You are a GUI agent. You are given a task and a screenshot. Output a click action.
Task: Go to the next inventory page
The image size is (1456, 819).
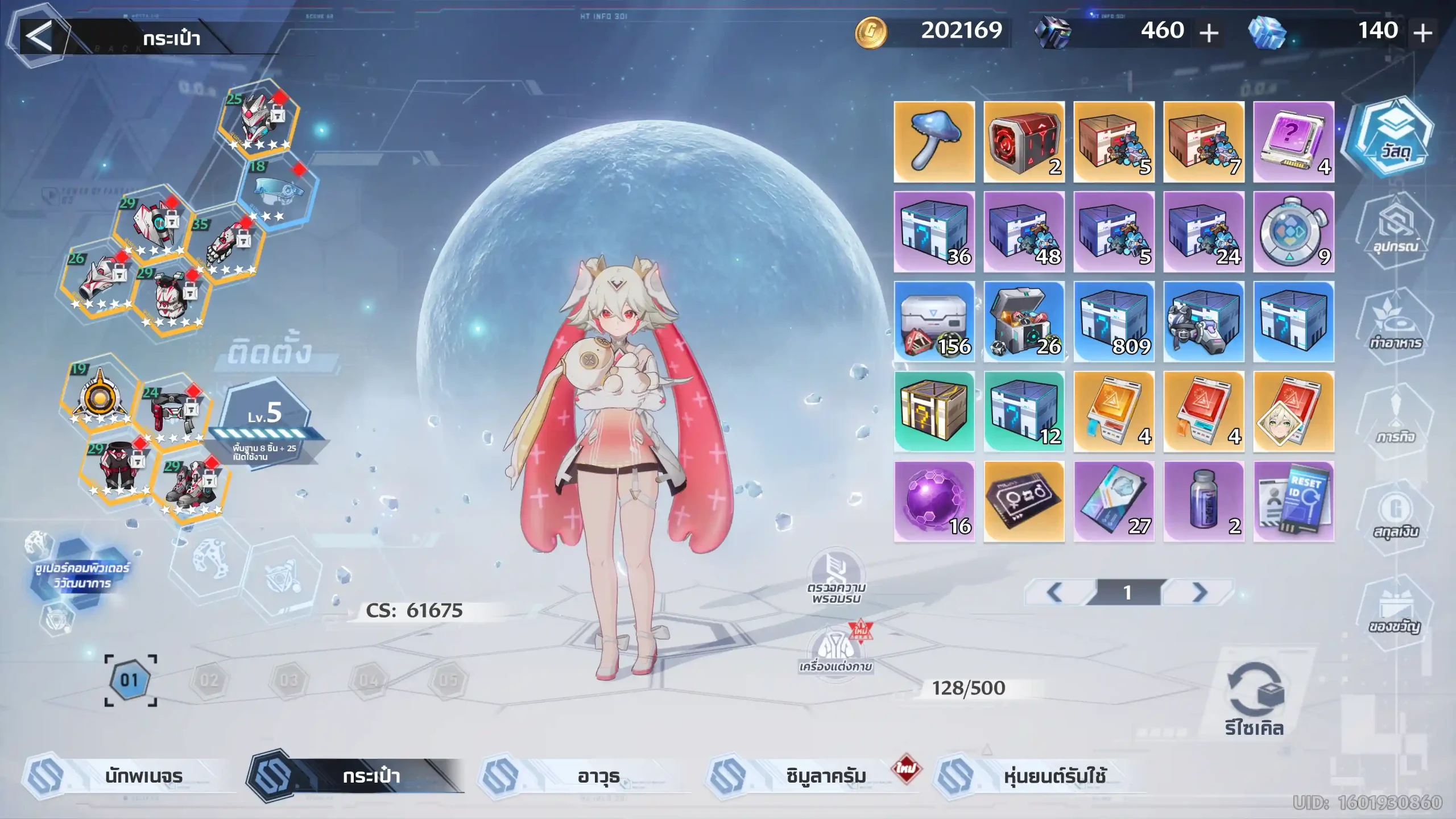tap(1199, 593)
